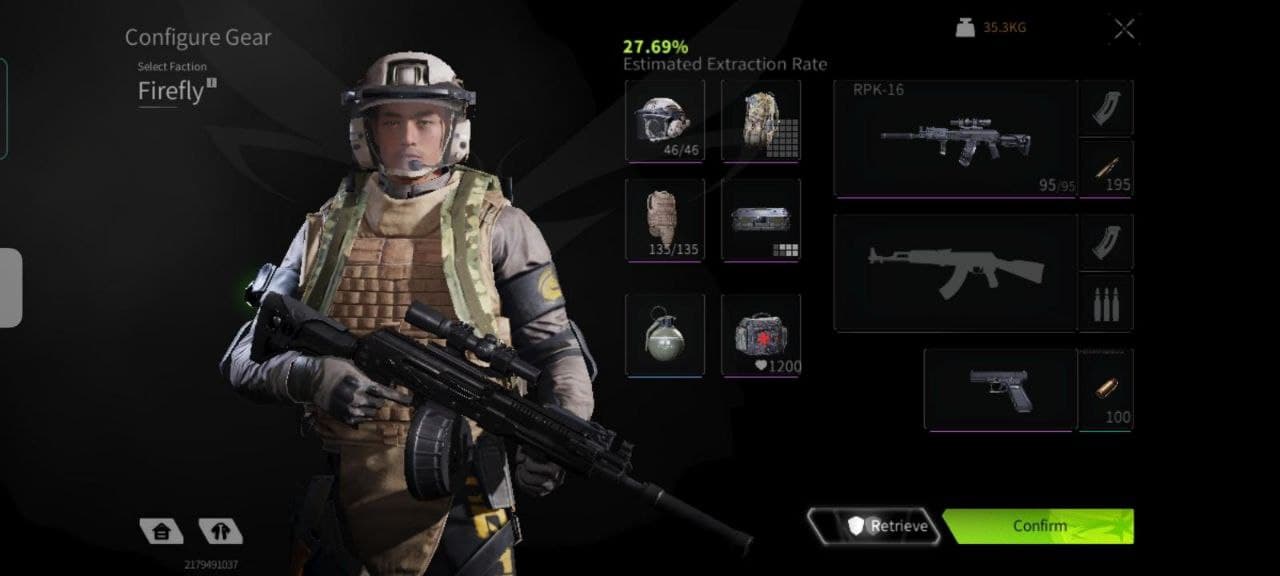
Task: Pick the empty secondary rifle slot
Action: tap(954, 272)
